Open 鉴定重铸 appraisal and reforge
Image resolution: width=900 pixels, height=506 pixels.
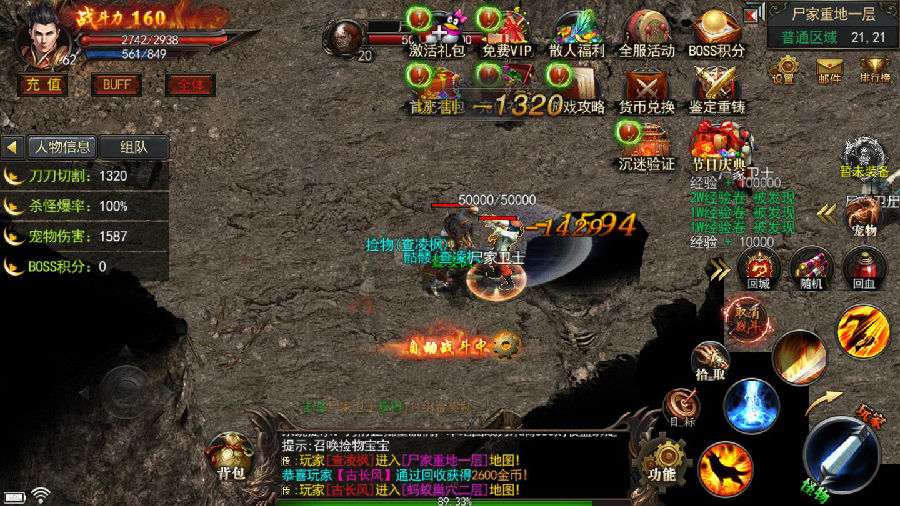tap(717, 88)
